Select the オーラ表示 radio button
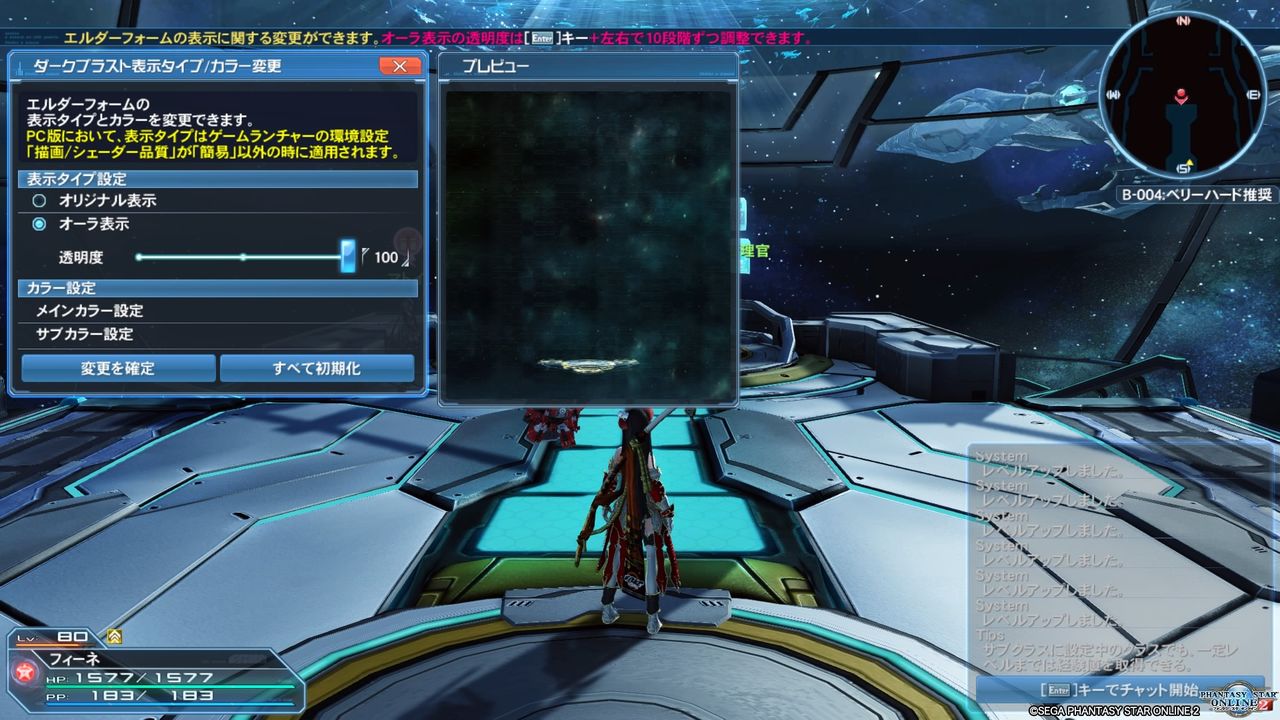This screenshot has height=720, width=1280. pos(37,224)
